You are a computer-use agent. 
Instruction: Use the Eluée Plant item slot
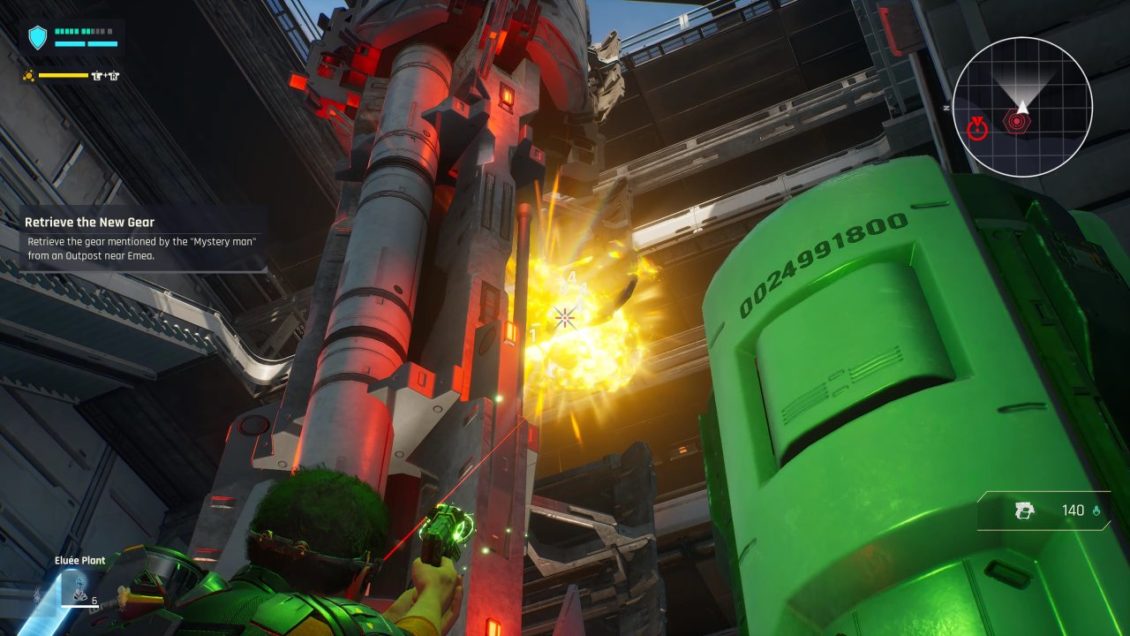pyautogui.click(x=75, y=589)
